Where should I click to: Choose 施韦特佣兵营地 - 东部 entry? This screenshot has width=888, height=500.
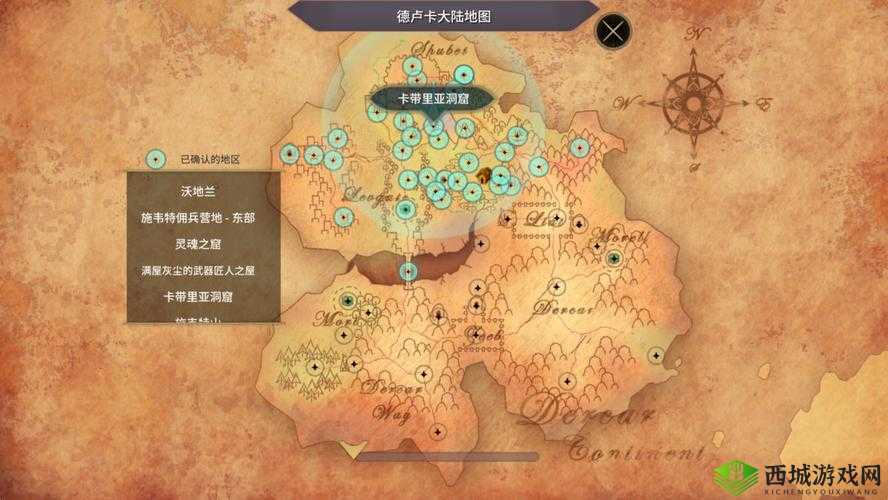(x=203, y=216)
